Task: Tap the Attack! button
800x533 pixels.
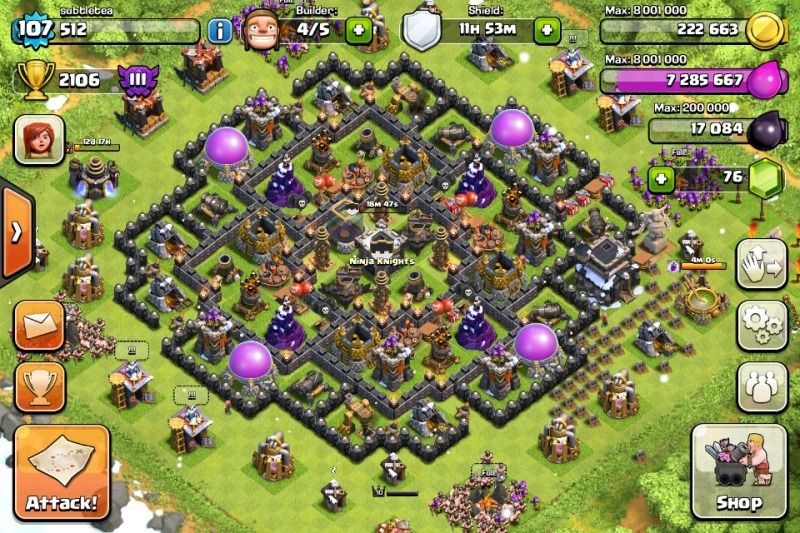Action: 61,472
